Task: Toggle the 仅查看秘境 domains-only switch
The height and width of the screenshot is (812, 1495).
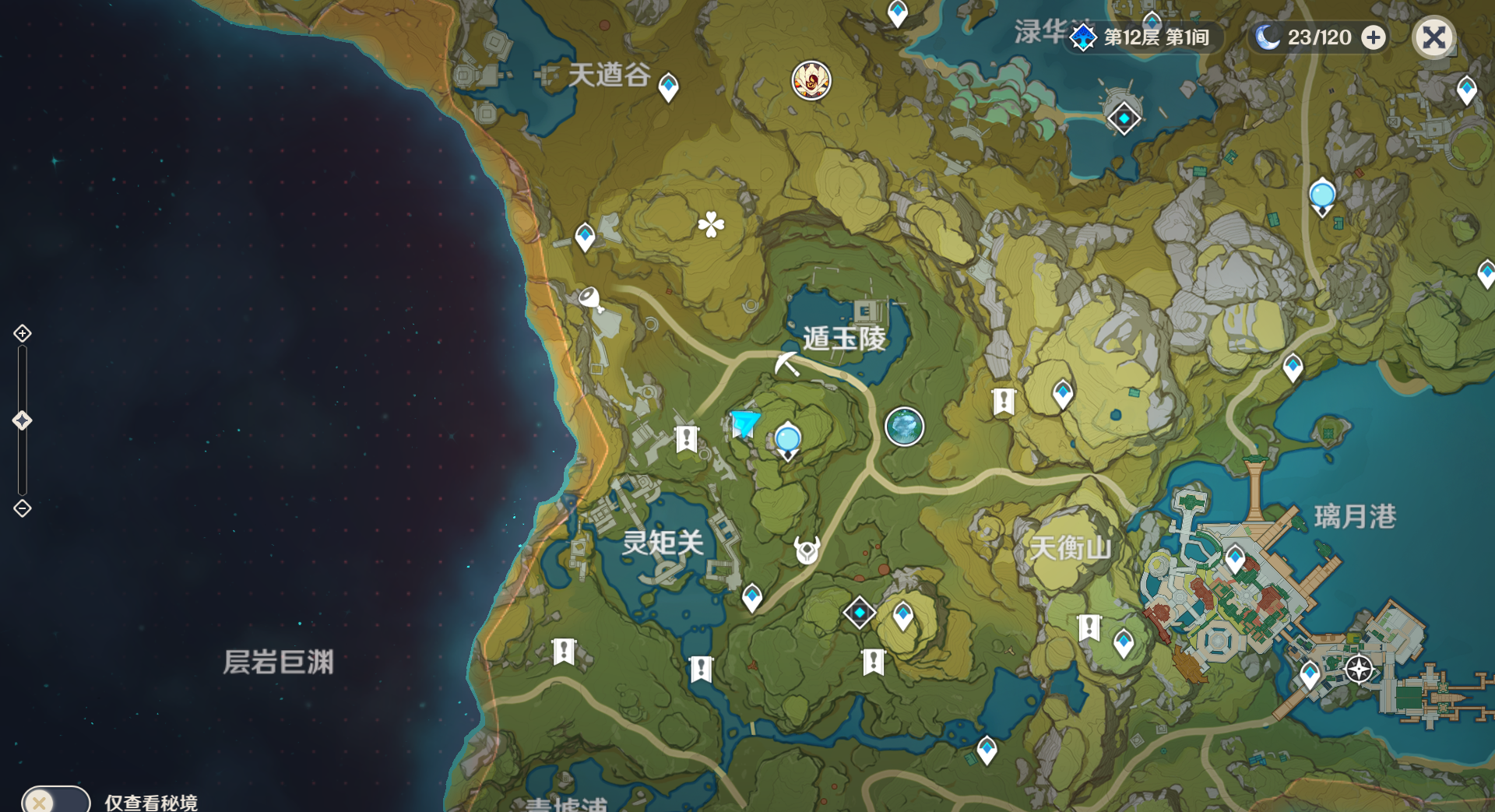Action: [55, 800]
